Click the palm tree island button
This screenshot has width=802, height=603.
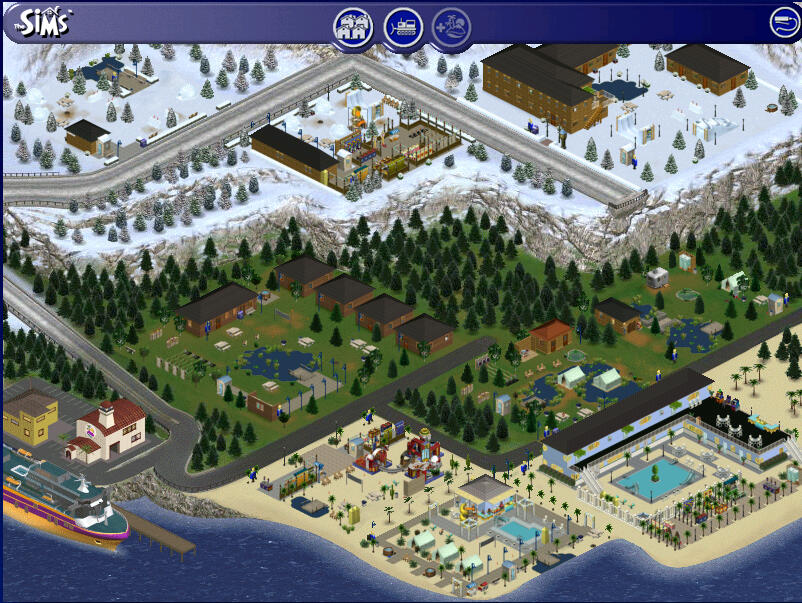coord(451,26)
